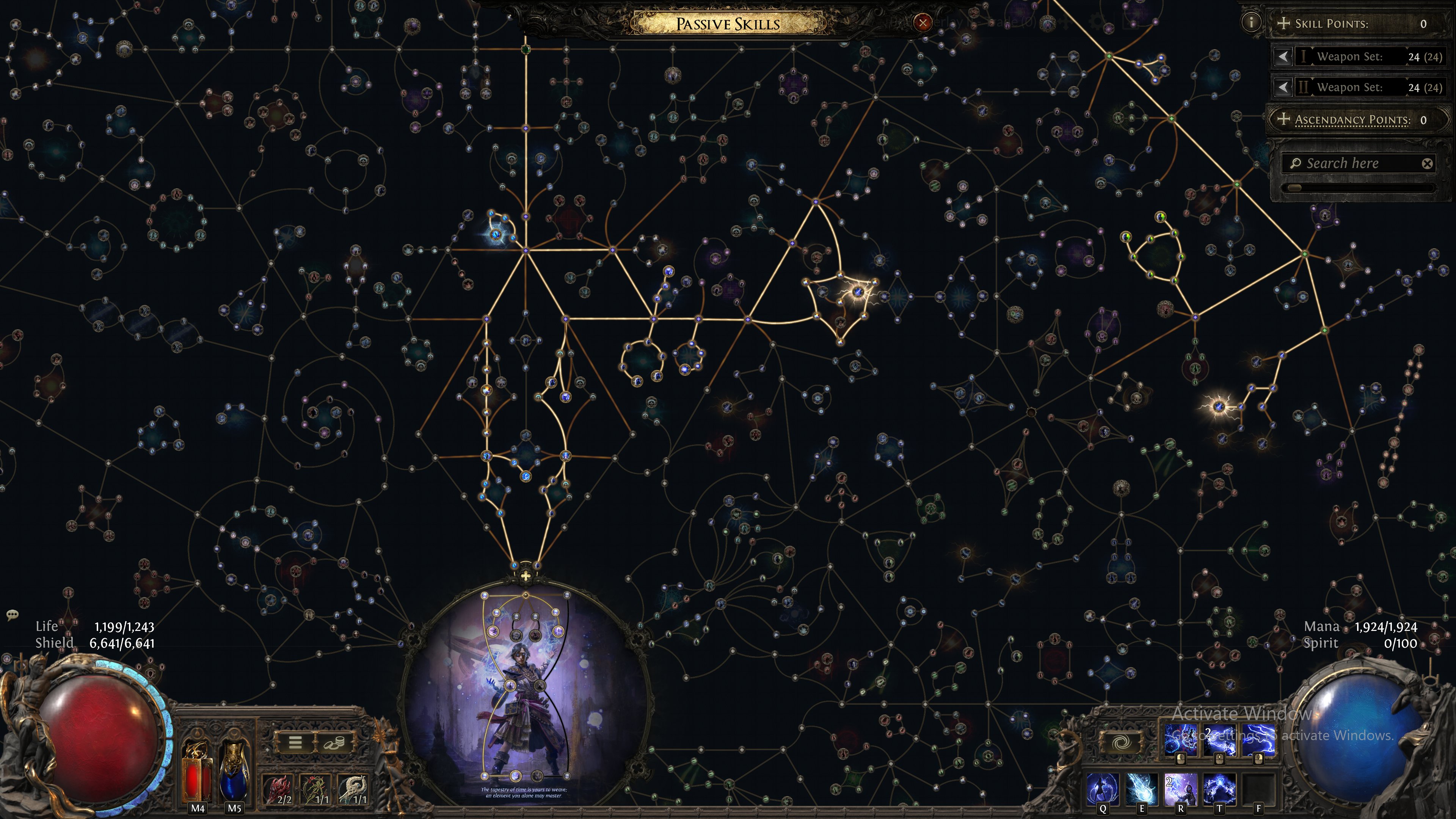Close the Passive Skills panel
This screenshot has height=819, width=1456.
923,23
